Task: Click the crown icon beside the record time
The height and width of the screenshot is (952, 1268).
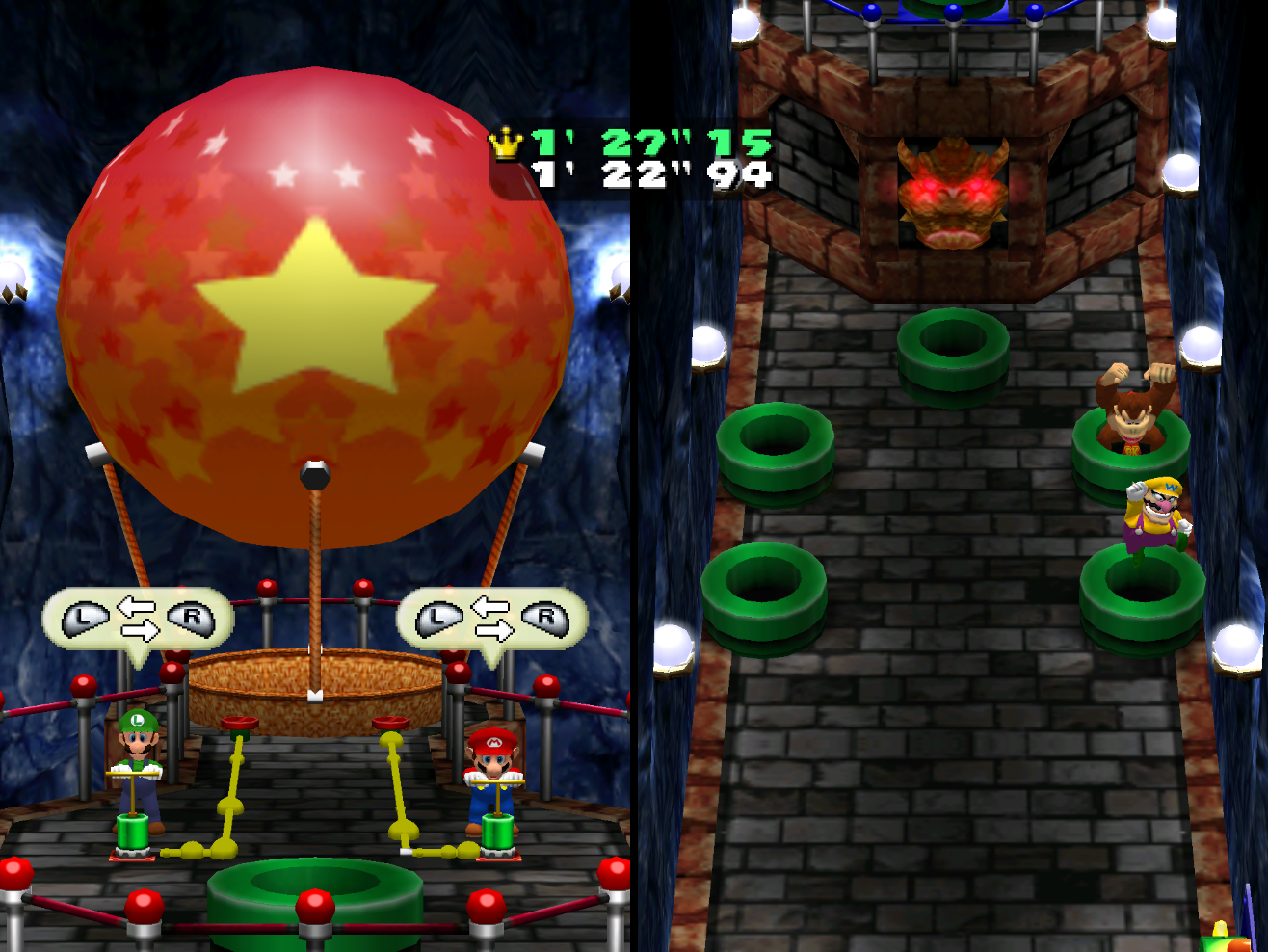Action: [505, 145]
